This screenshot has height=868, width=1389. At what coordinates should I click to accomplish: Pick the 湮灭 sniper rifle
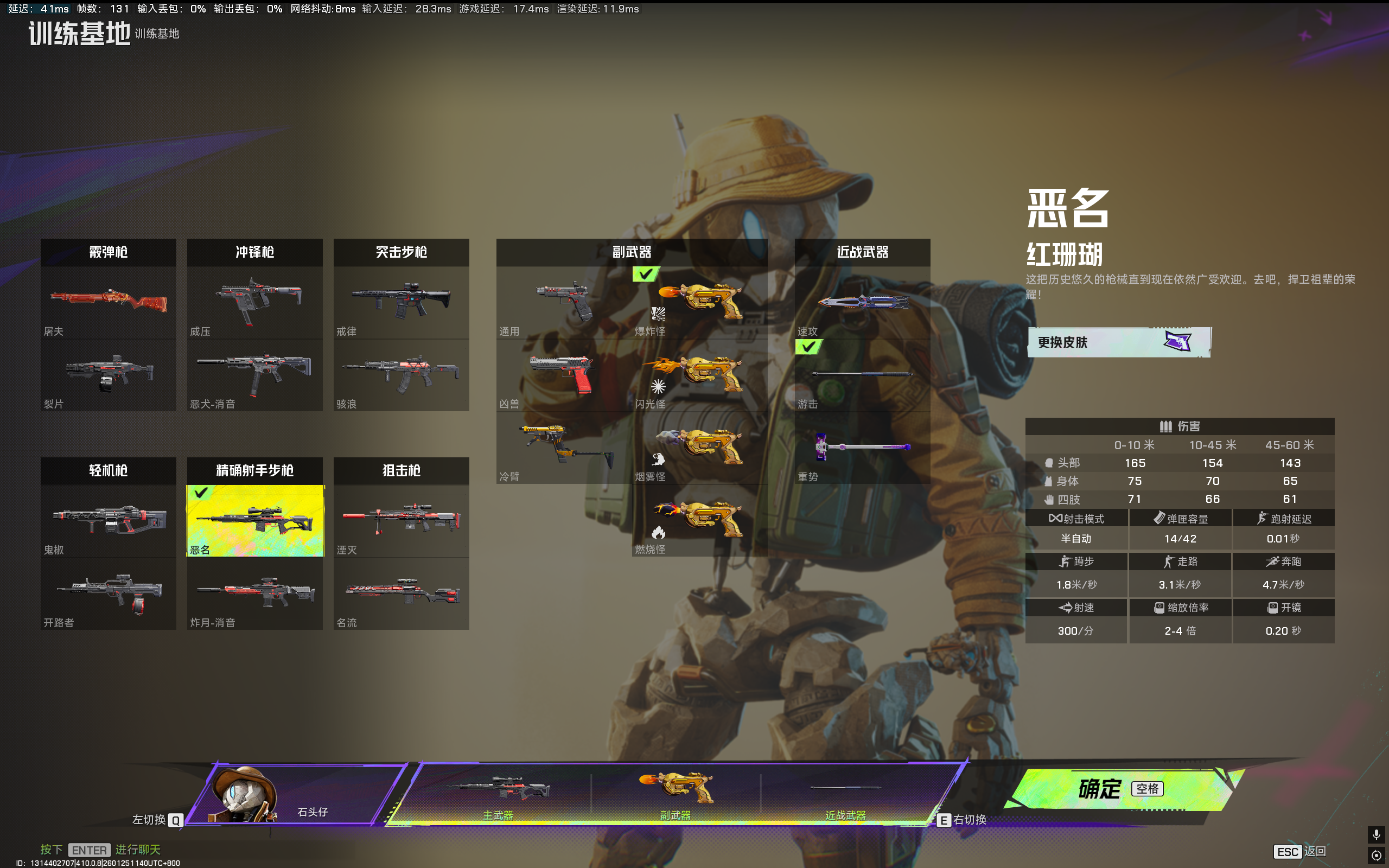pos(401,521)
